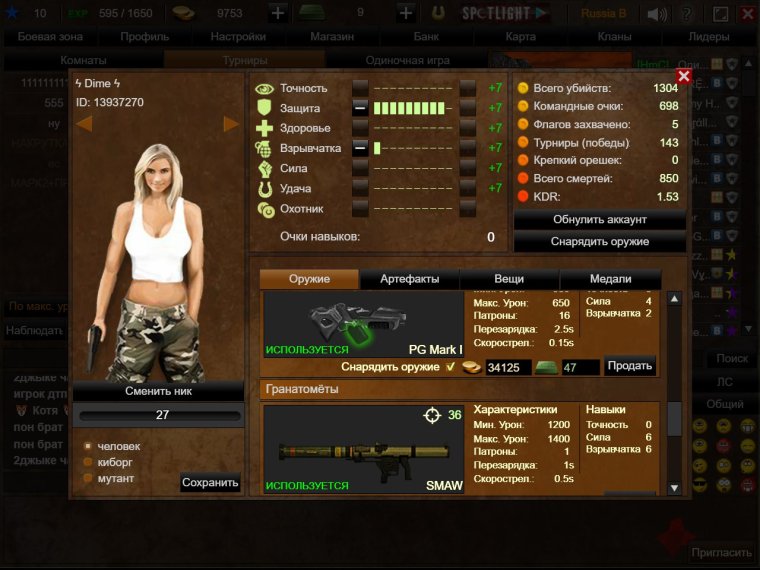Save the character with Сохранить
This screenshot has width=760, height=570.
210,483
